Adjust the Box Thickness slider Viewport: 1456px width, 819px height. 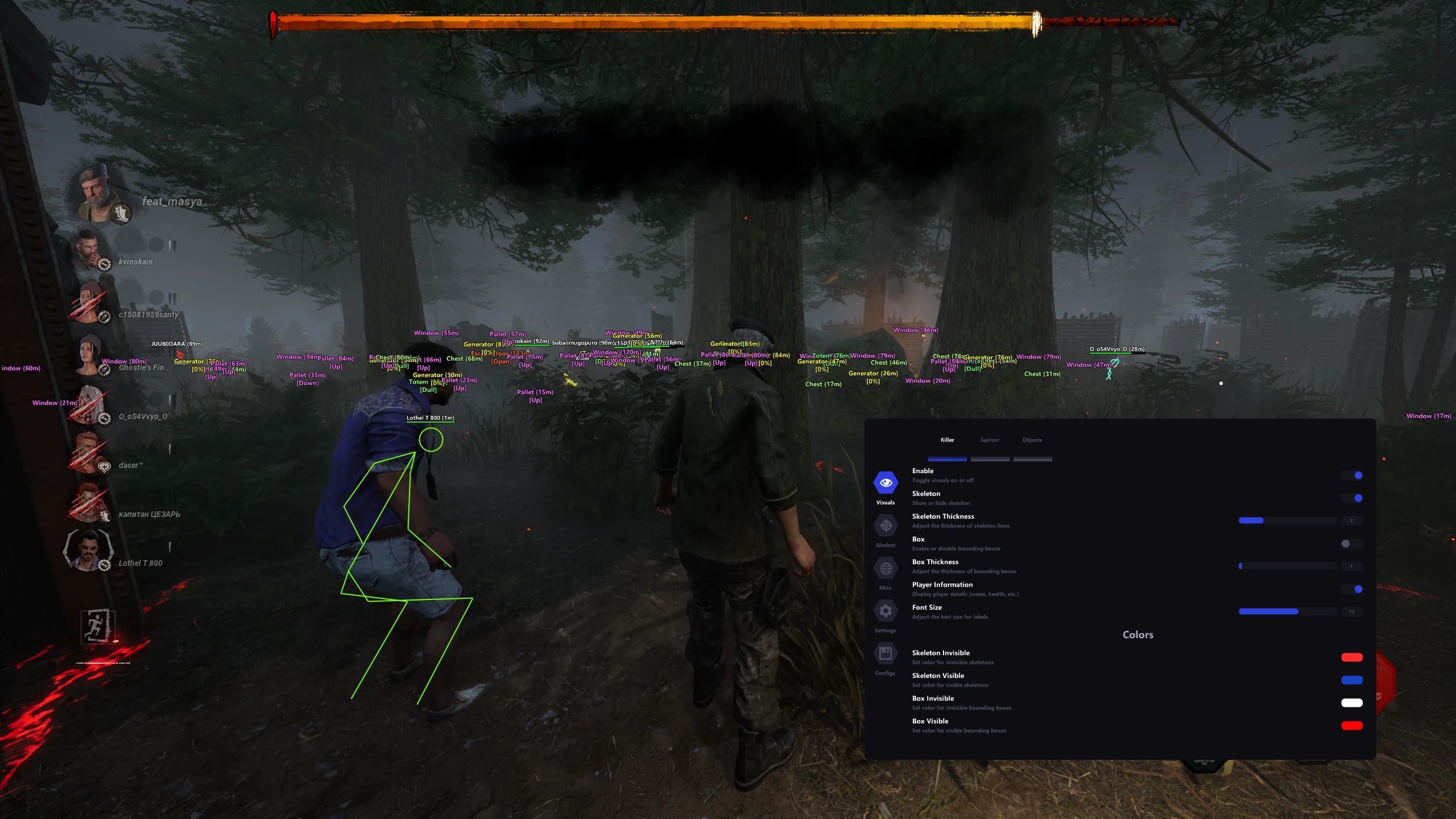(x=1288, y=566)
